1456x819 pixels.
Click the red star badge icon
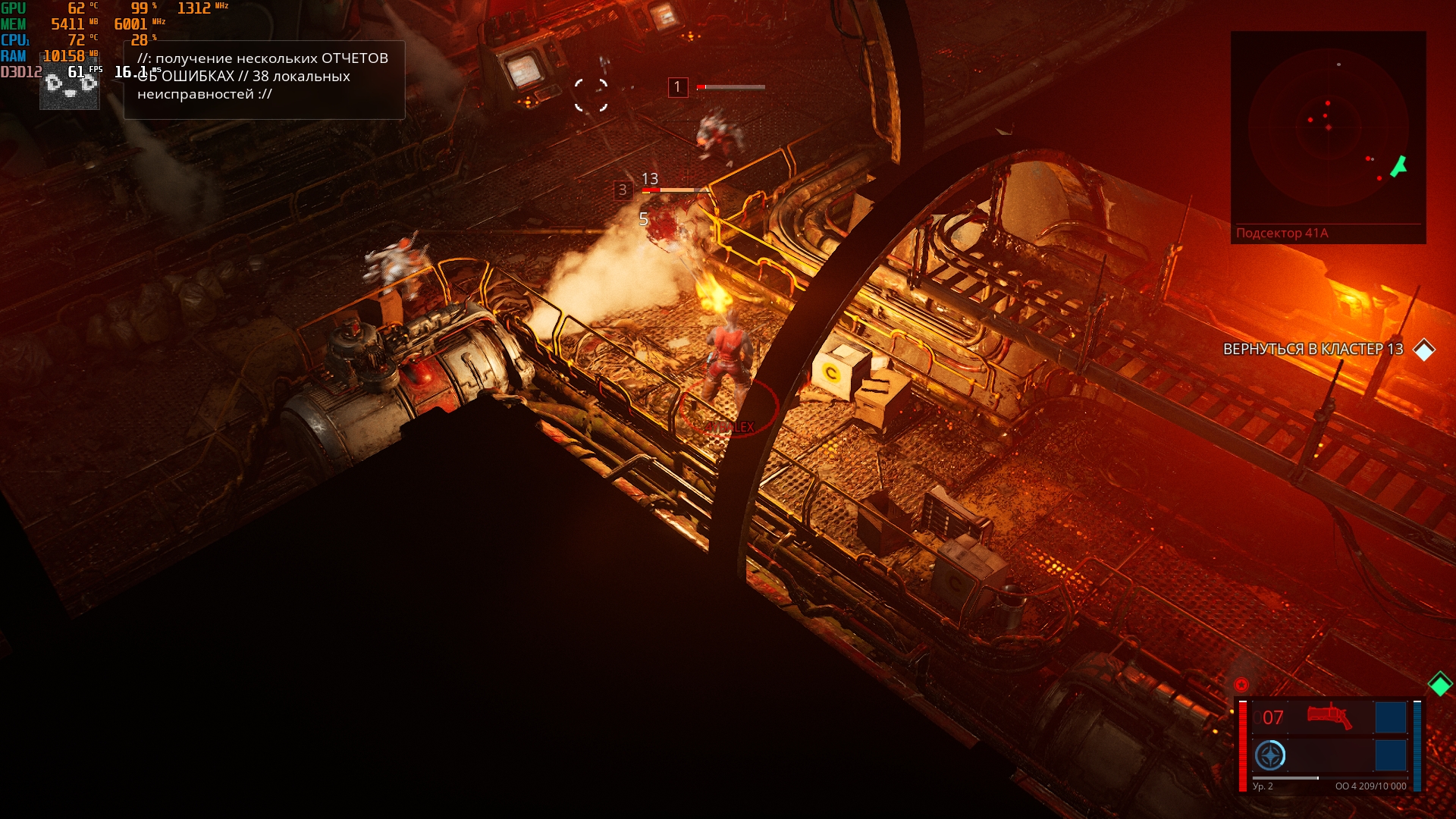(1241, 684)
